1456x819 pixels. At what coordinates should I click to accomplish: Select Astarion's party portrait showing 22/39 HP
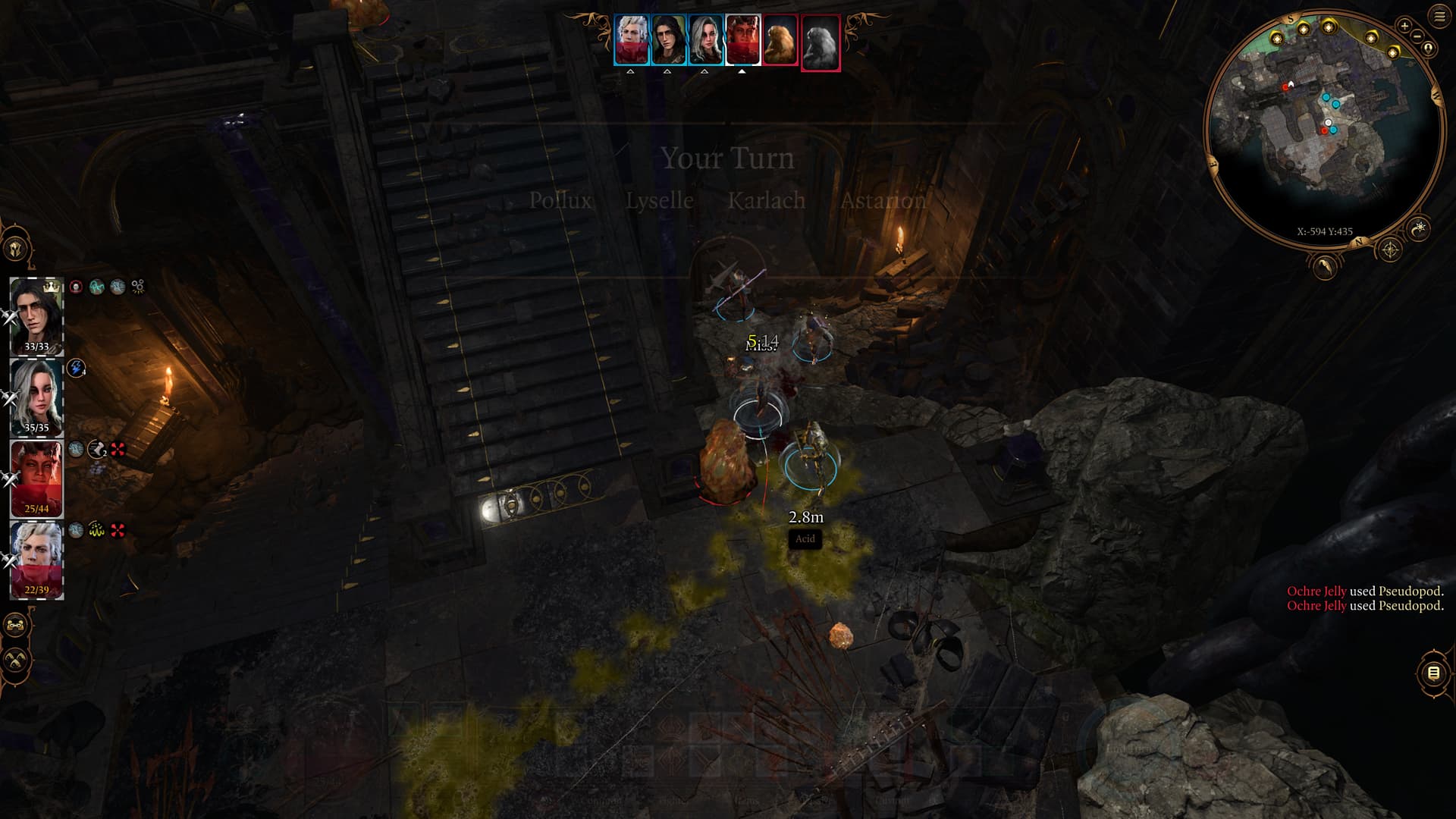pyautogui.click(x=36, y=559)
